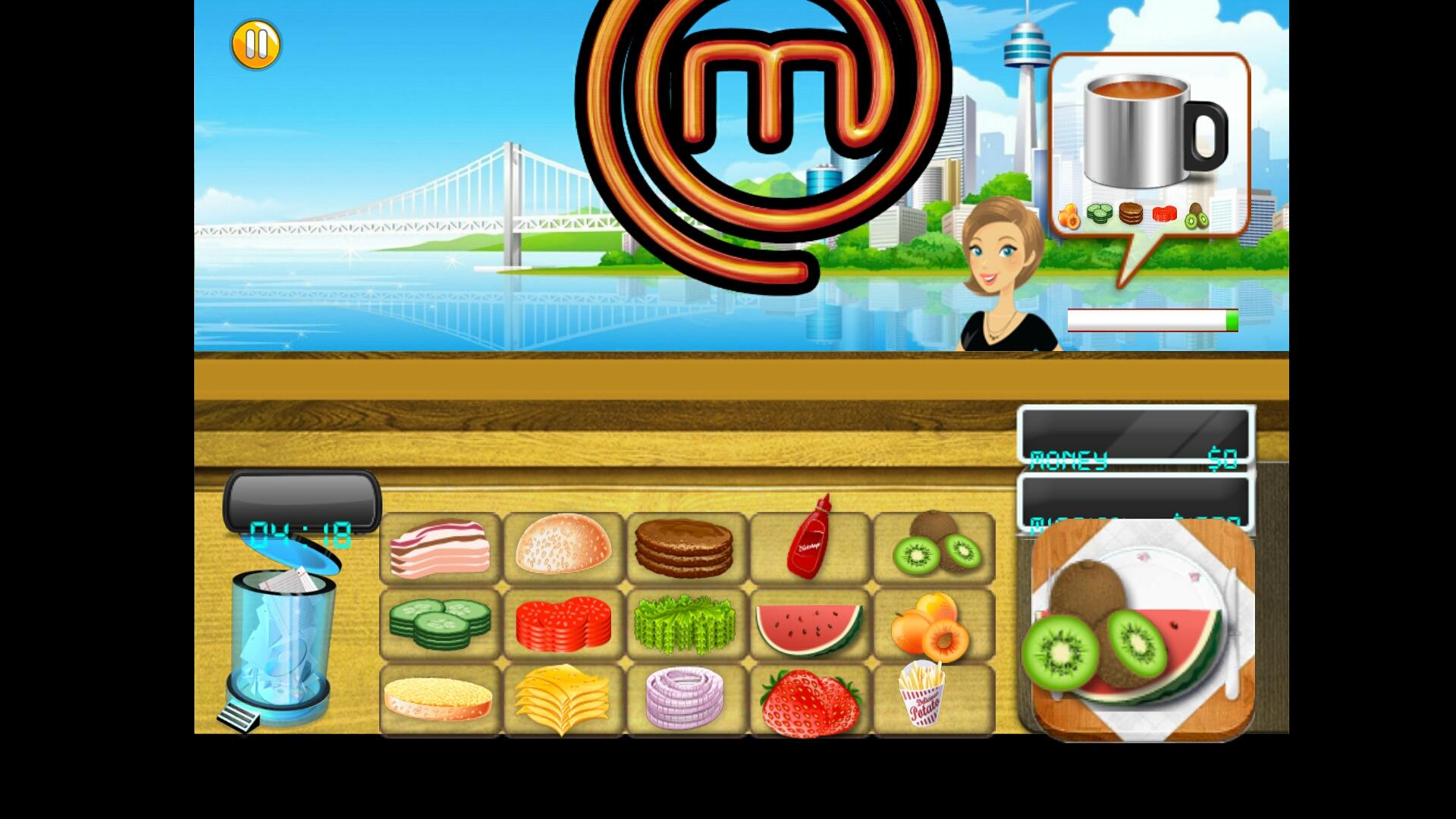Select the kiwi slices ingredient
Screen dimensions: 1456x819
[x=934, y=548]
